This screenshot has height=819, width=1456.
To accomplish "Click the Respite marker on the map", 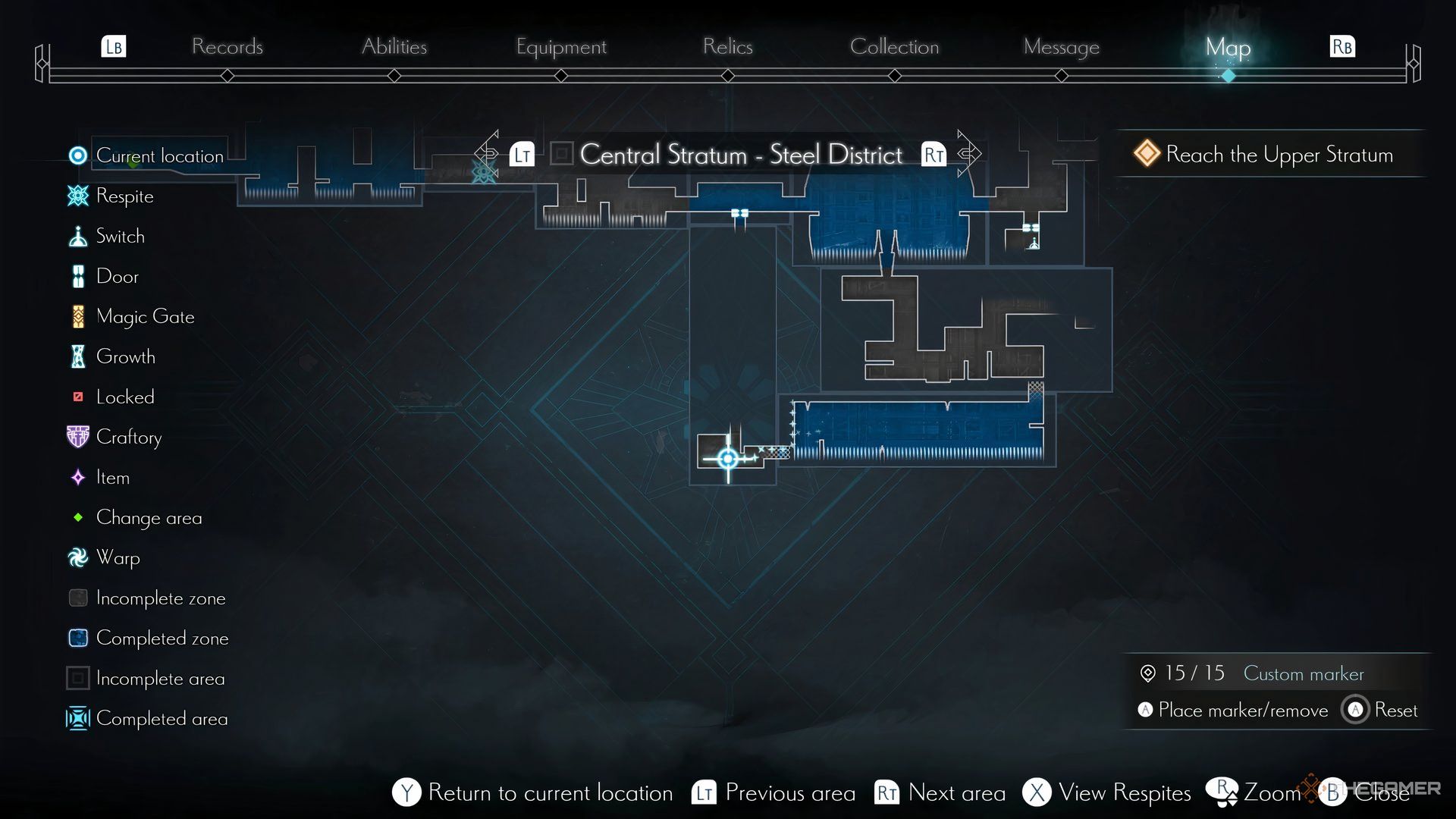I will coord(483,173).
